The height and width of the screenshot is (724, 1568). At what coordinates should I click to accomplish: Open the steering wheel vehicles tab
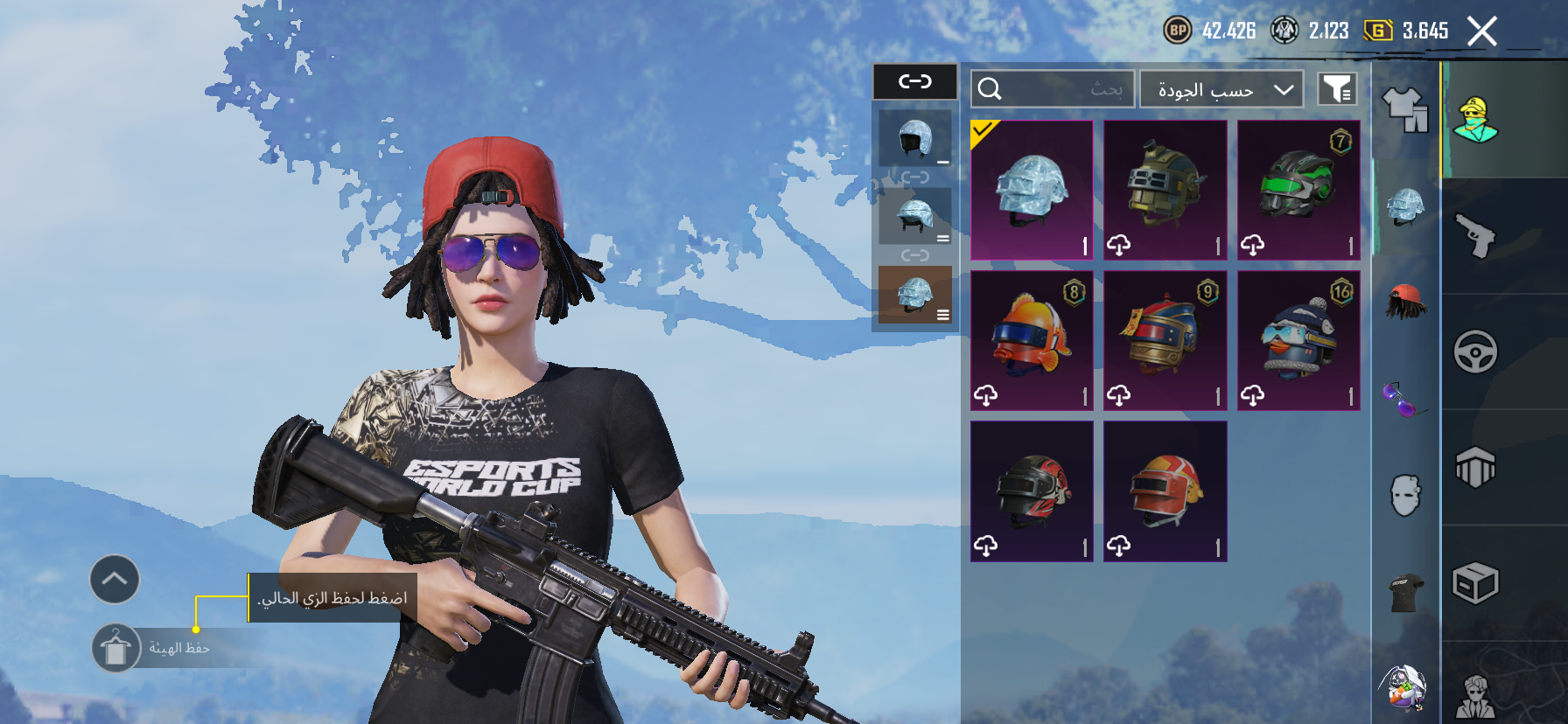(x=1476, y=352)
